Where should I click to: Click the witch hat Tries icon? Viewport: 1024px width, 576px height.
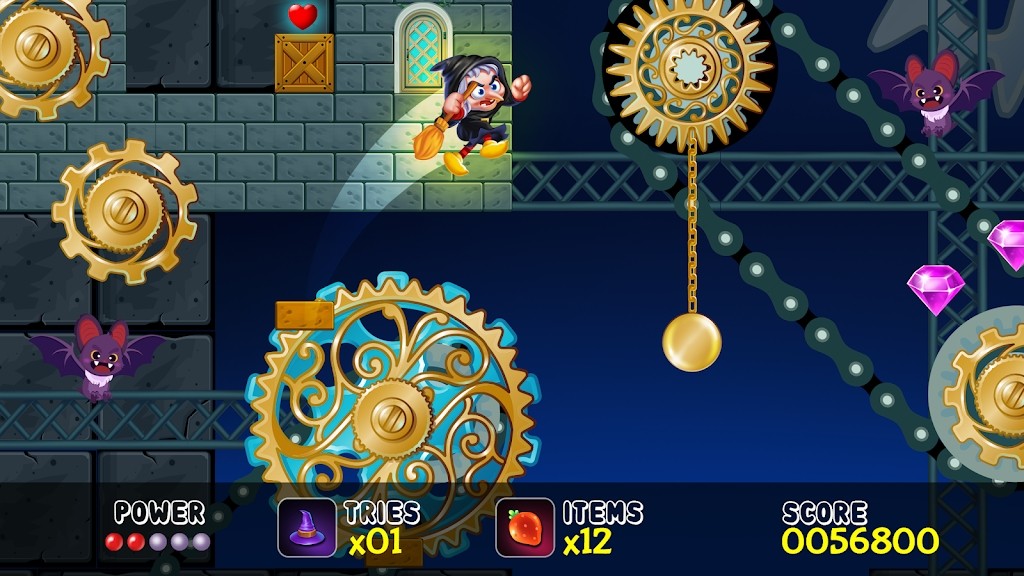tap(306, 527)
